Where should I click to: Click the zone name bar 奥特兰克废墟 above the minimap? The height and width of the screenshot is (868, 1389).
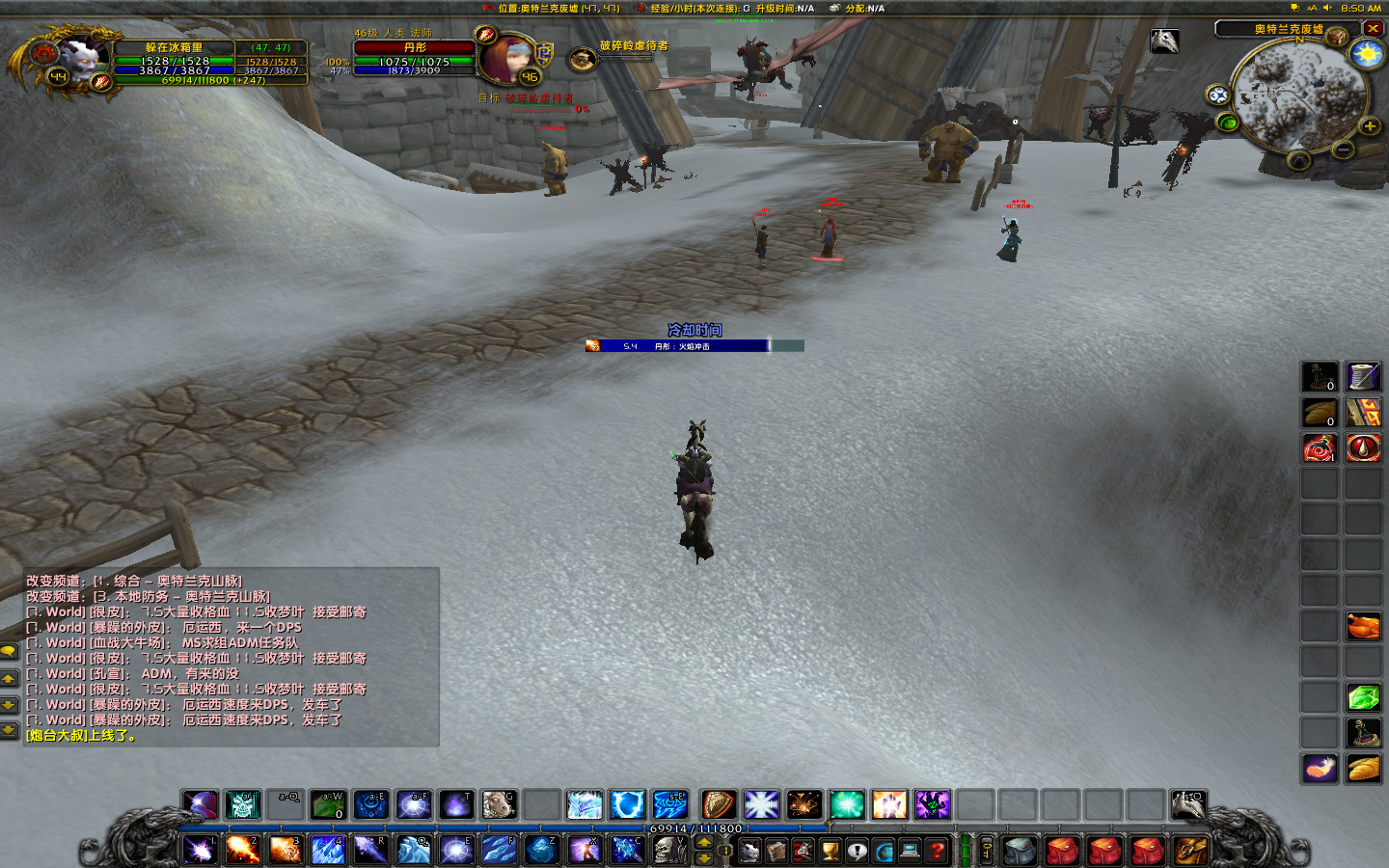1290,27
